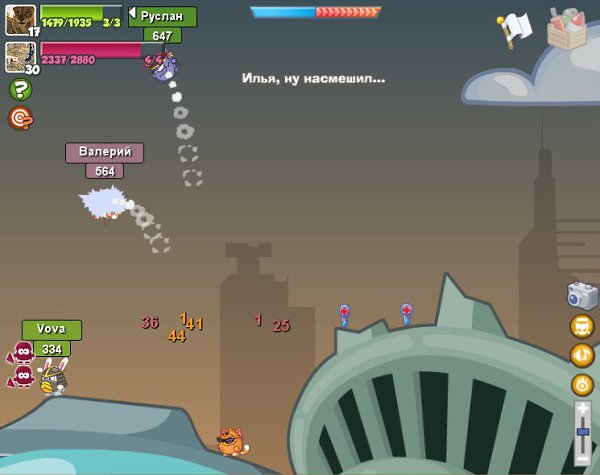Click the round orange face button

[582, 326]
